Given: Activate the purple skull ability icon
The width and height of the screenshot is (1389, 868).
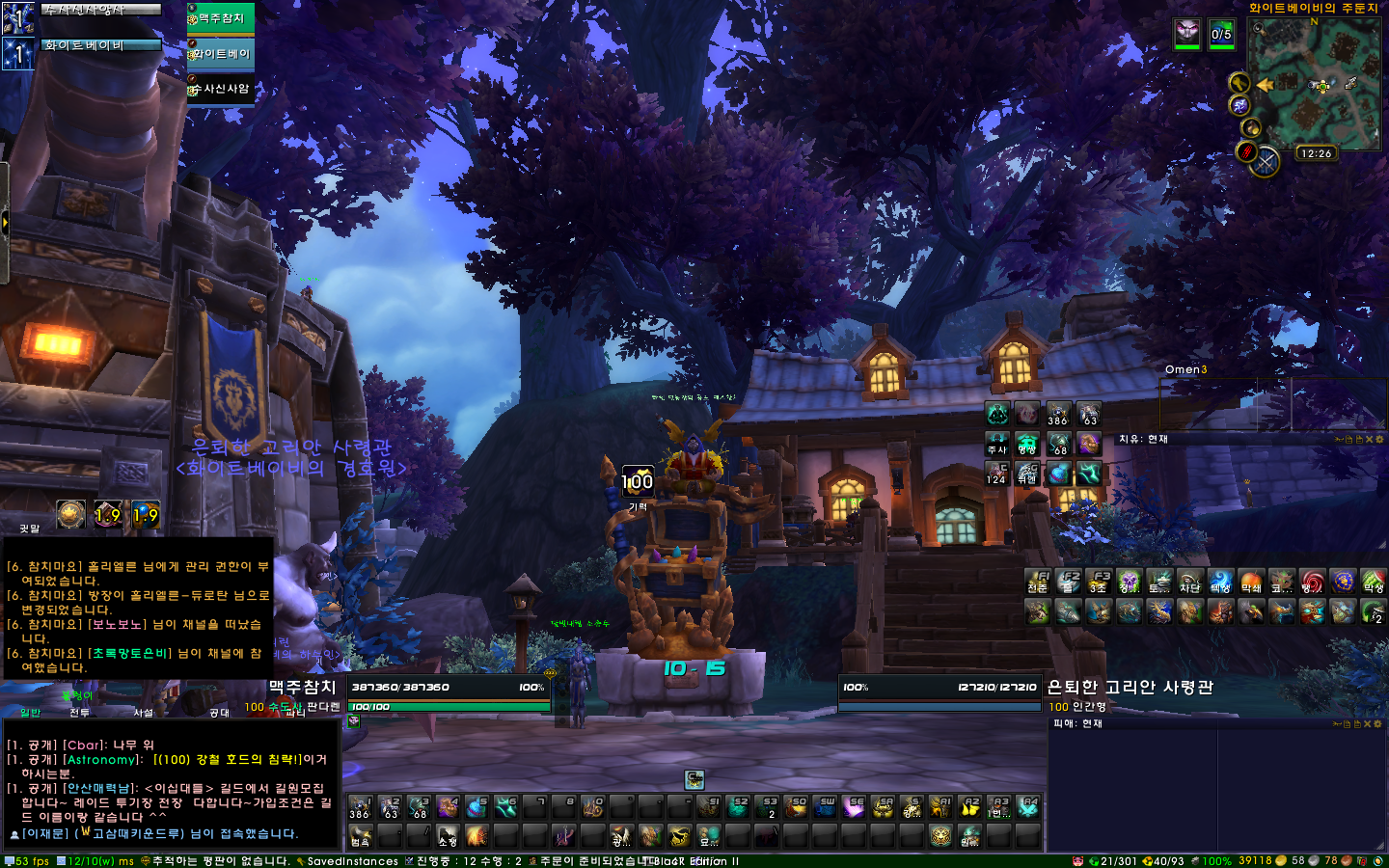Looking at the screenshot, I should click(x=1129, y=582).
